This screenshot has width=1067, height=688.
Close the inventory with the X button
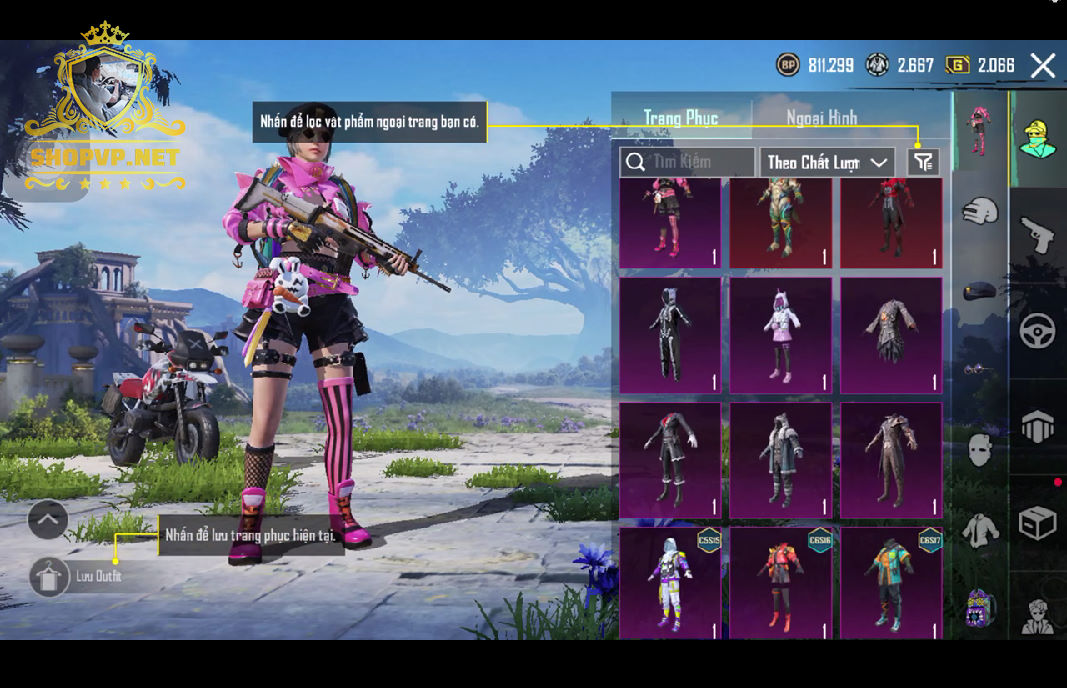pyautogui.click(x=1043, y=66)
